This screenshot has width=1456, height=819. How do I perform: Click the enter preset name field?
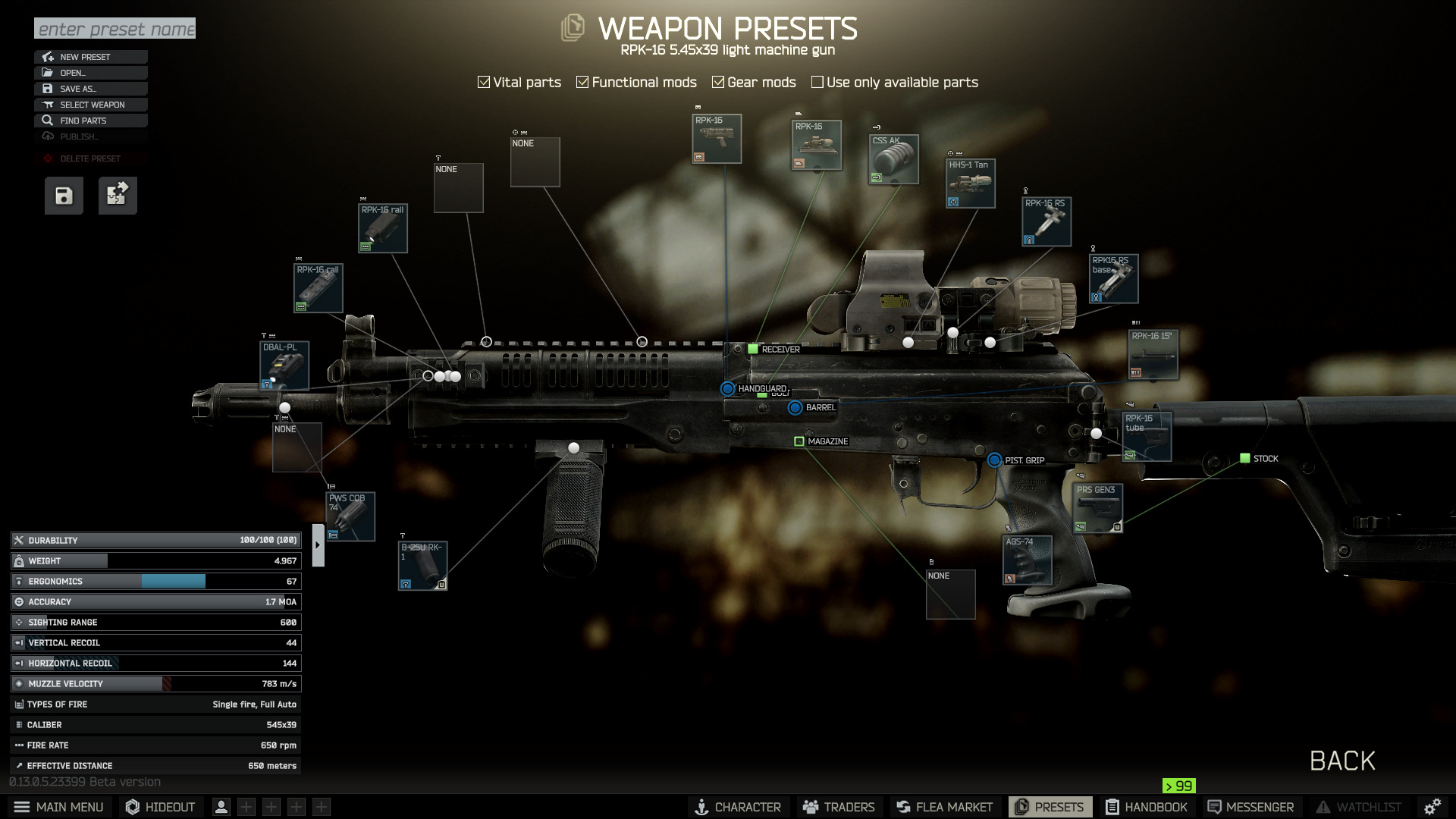pyautogui.click(x=114, y=29)
